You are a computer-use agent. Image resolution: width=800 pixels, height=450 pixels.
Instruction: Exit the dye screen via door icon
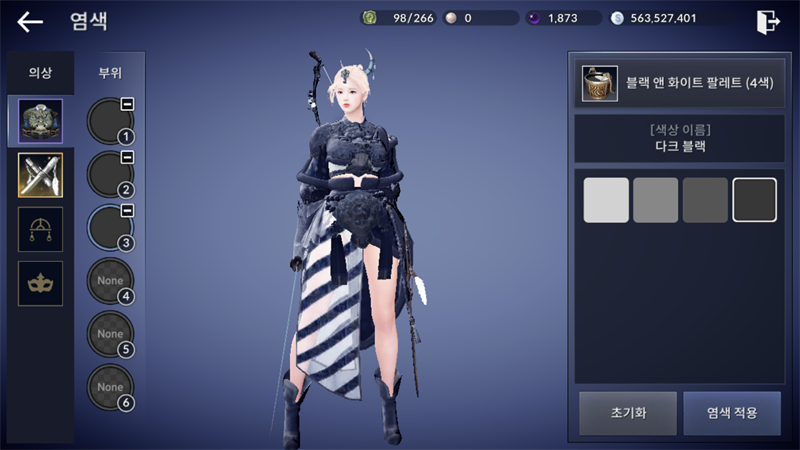767,21
